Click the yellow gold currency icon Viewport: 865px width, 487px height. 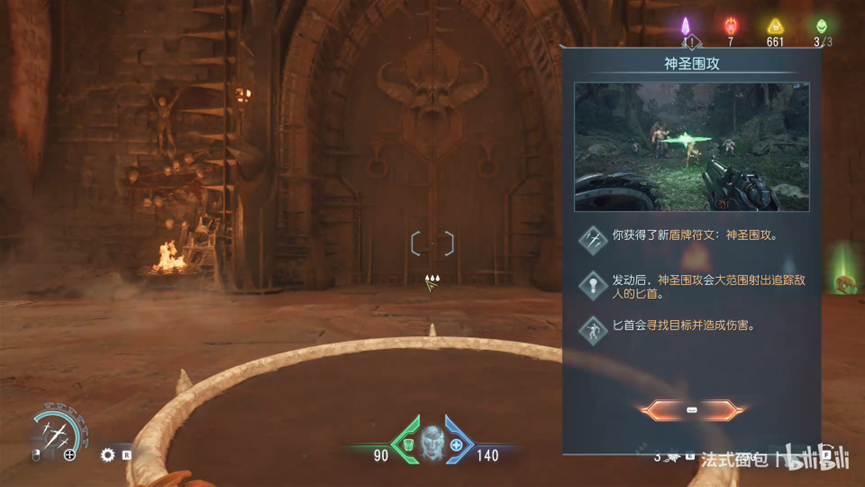[775, 27]
